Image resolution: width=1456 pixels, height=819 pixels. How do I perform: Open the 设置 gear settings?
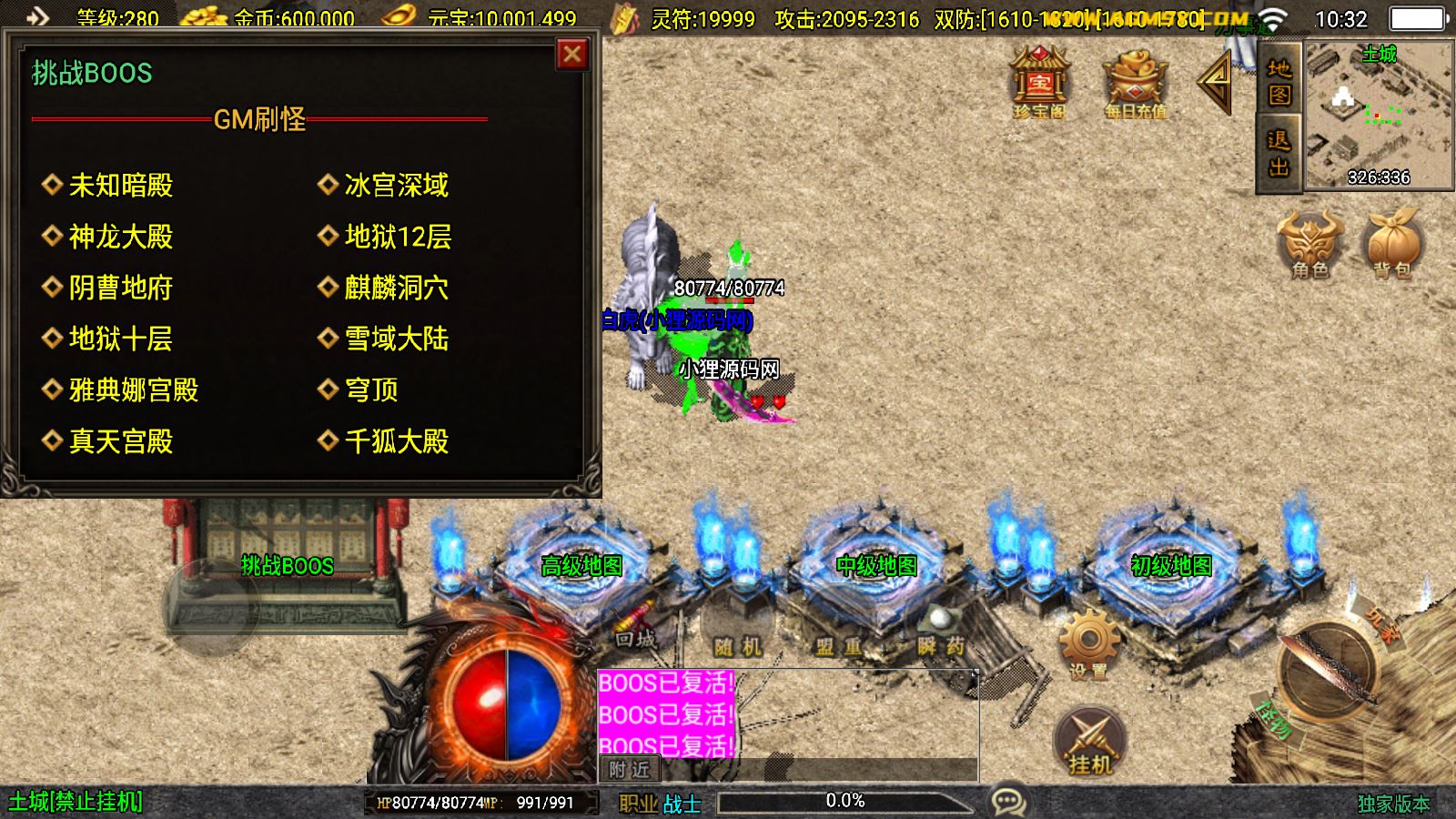click(1088, 644)
